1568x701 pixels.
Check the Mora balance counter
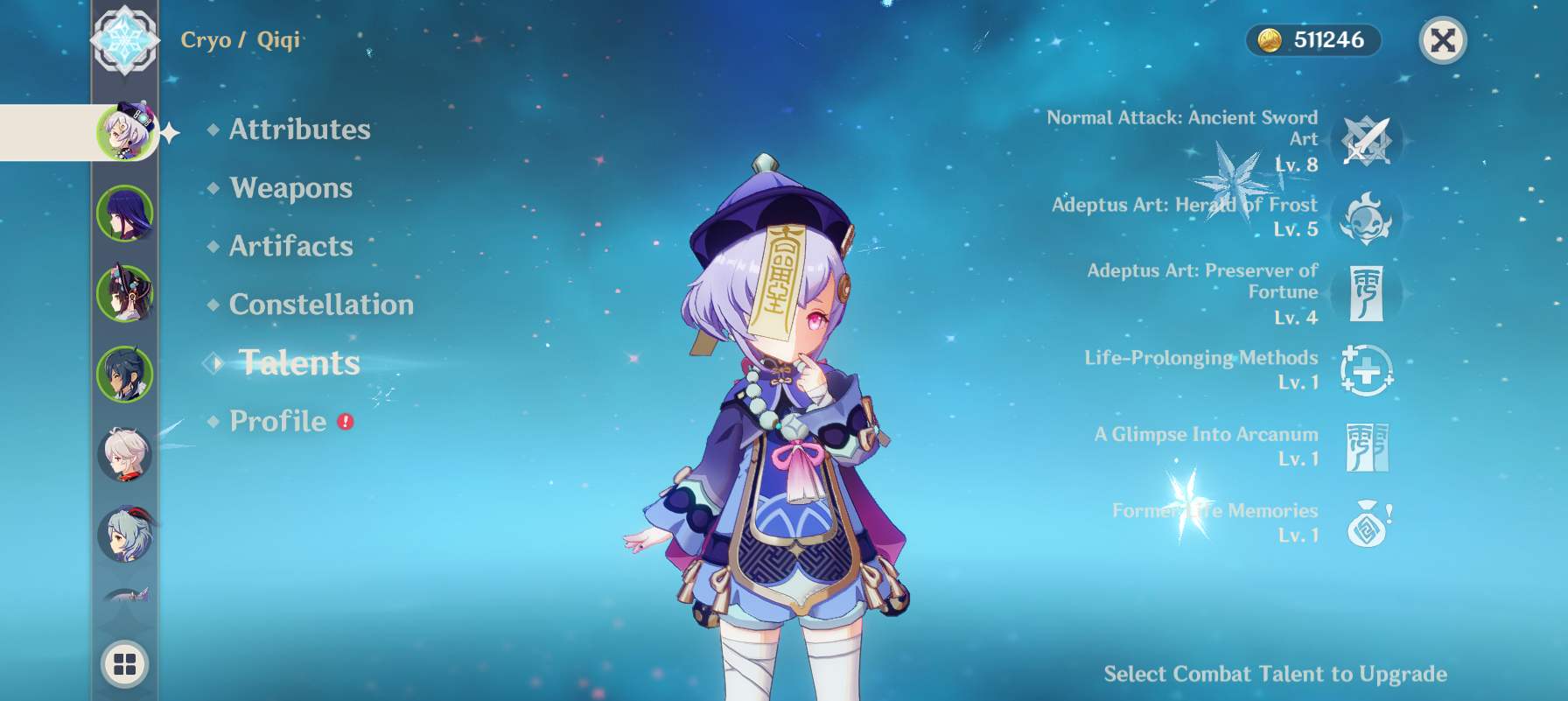click(x=1311, y=39)
